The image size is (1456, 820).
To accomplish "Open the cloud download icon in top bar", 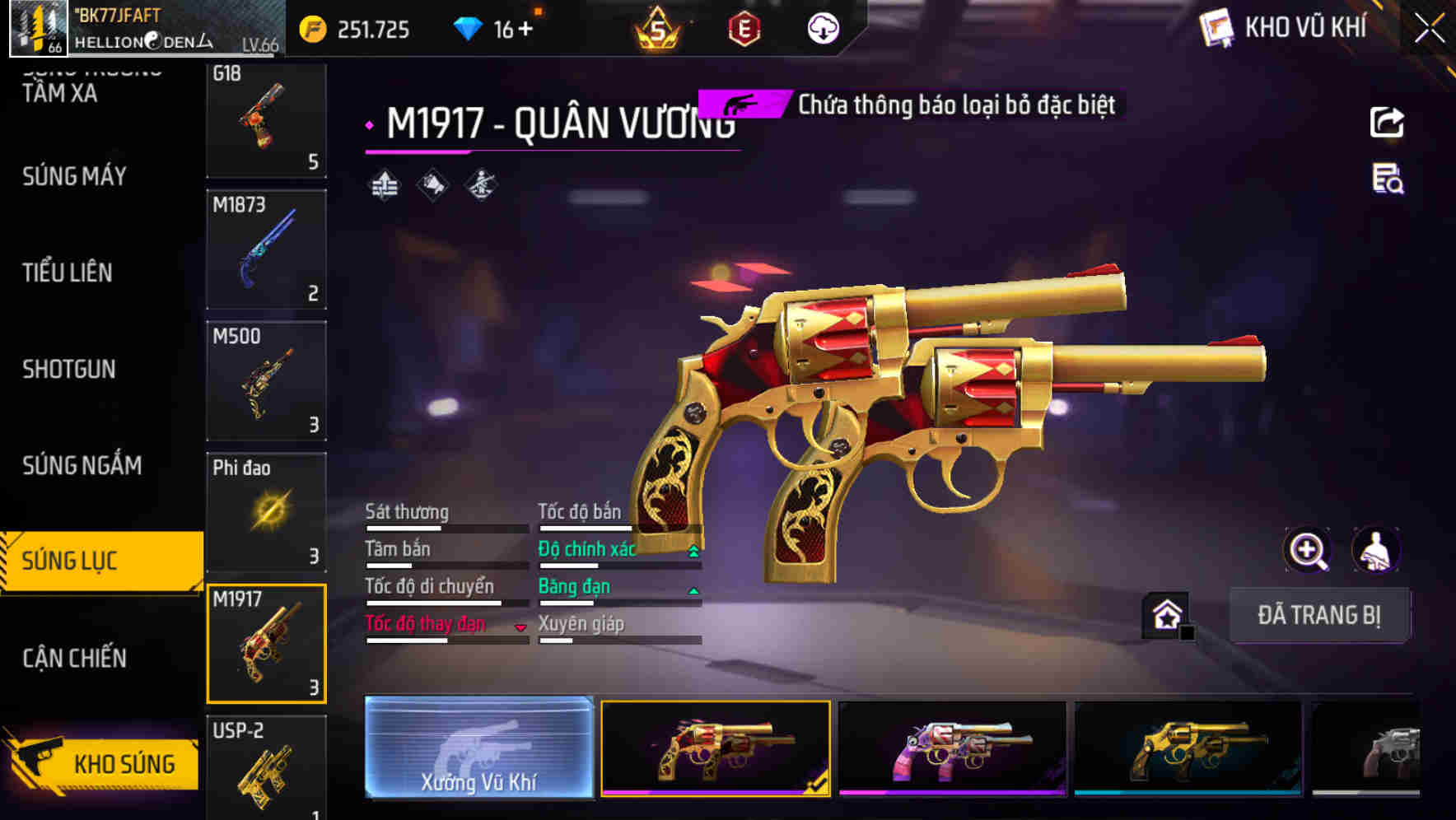I will [823, 28].
